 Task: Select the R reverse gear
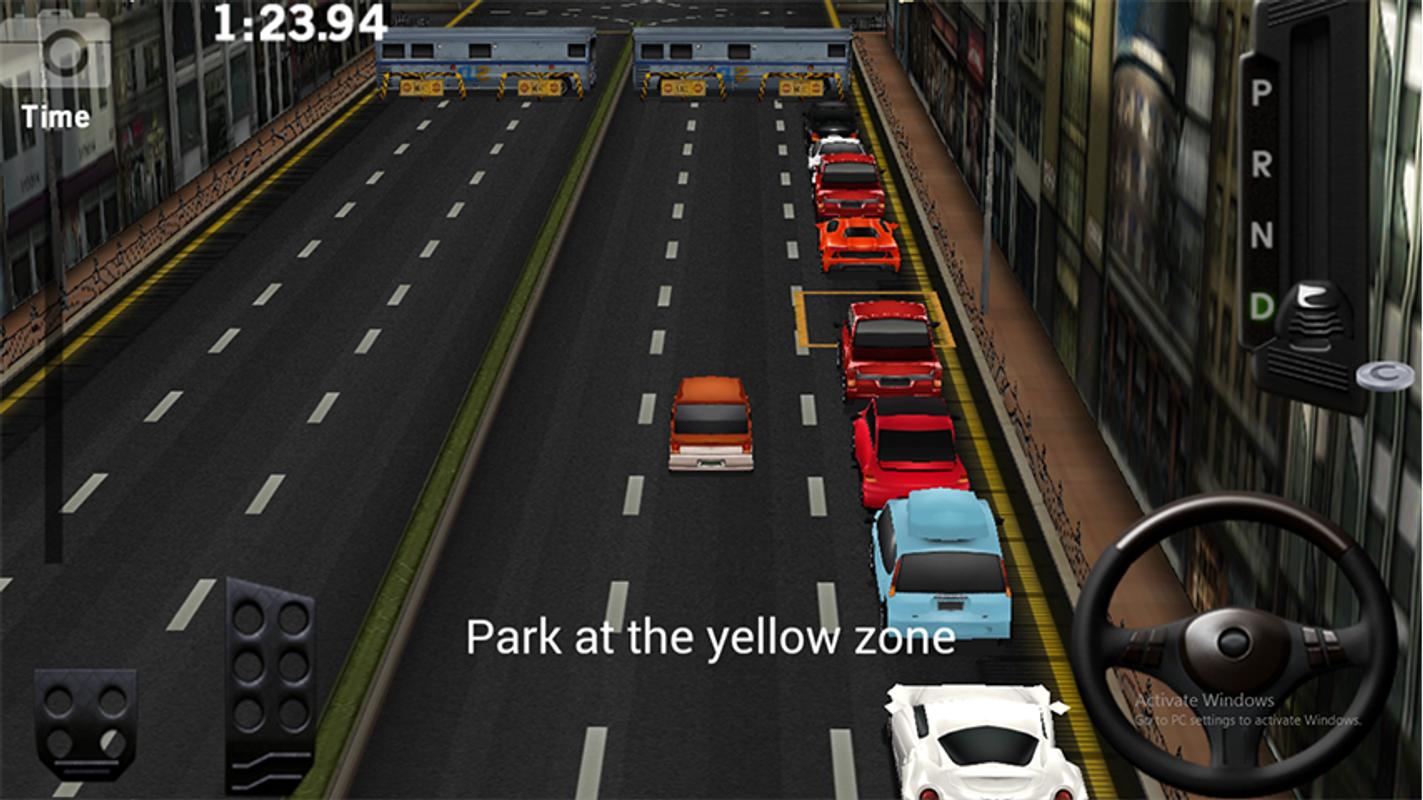pos(1261,165)
